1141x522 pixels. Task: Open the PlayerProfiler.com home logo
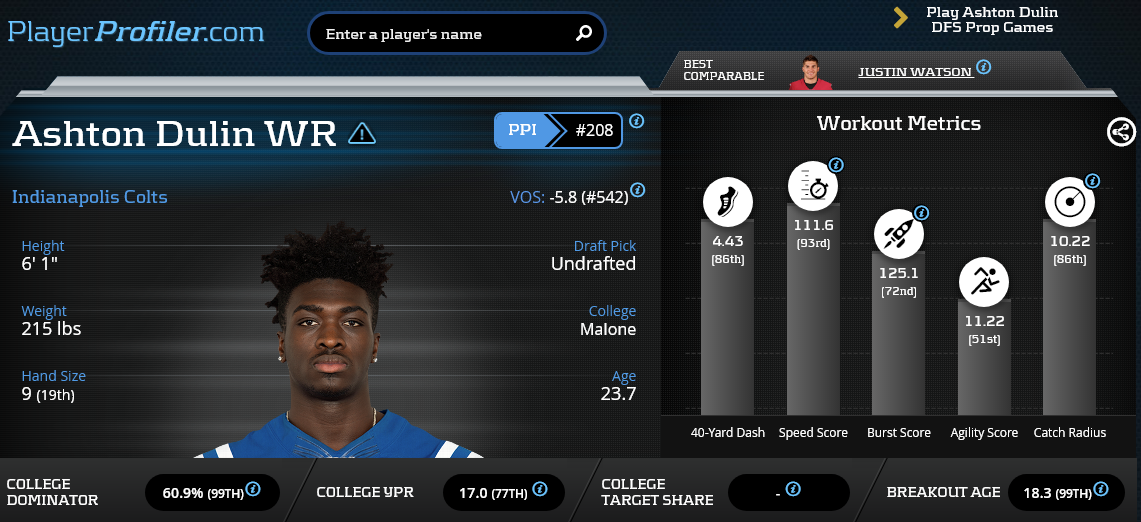[136, 32]
